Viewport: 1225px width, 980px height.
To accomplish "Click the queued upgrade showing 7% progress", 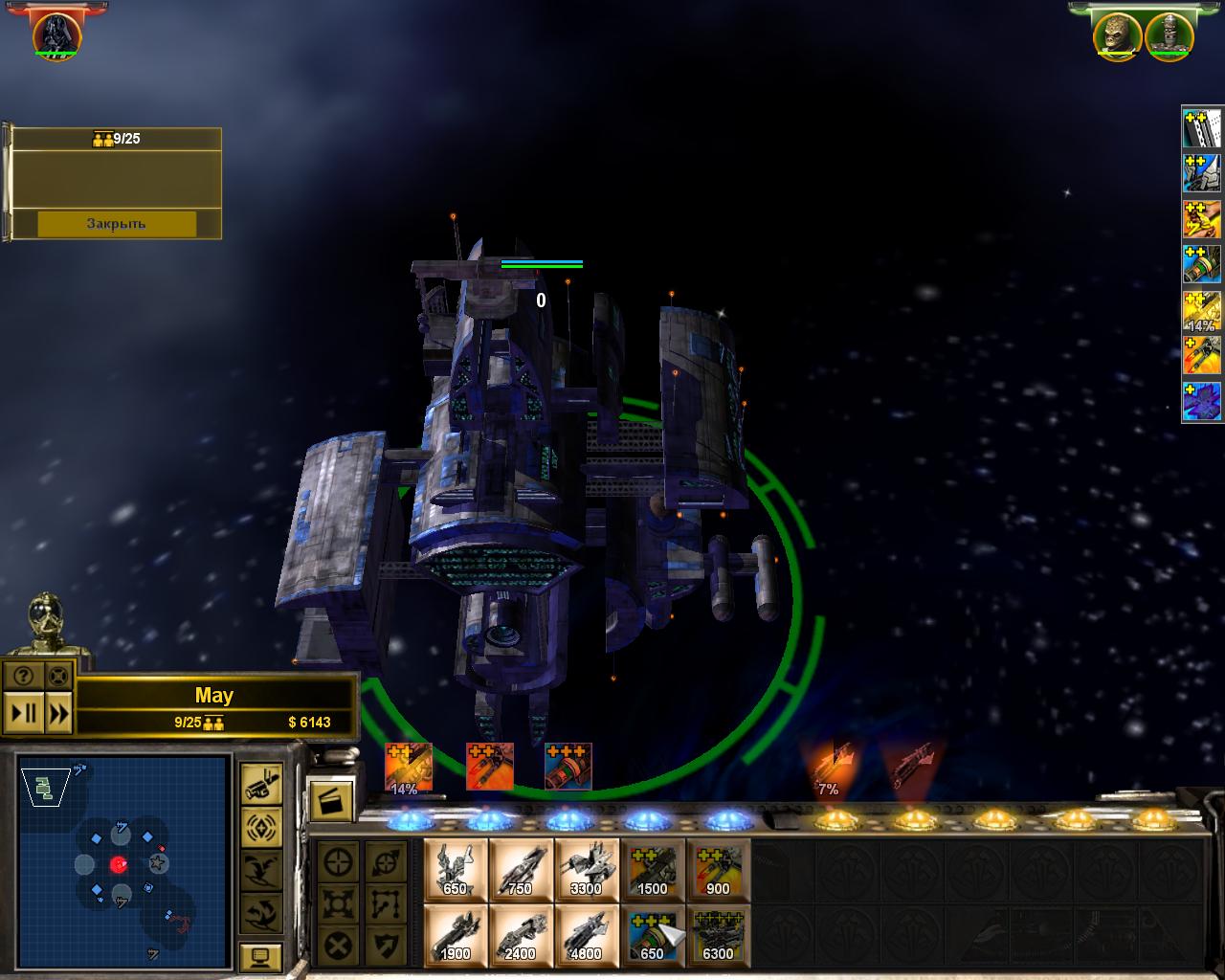I will tap(829, 768).
